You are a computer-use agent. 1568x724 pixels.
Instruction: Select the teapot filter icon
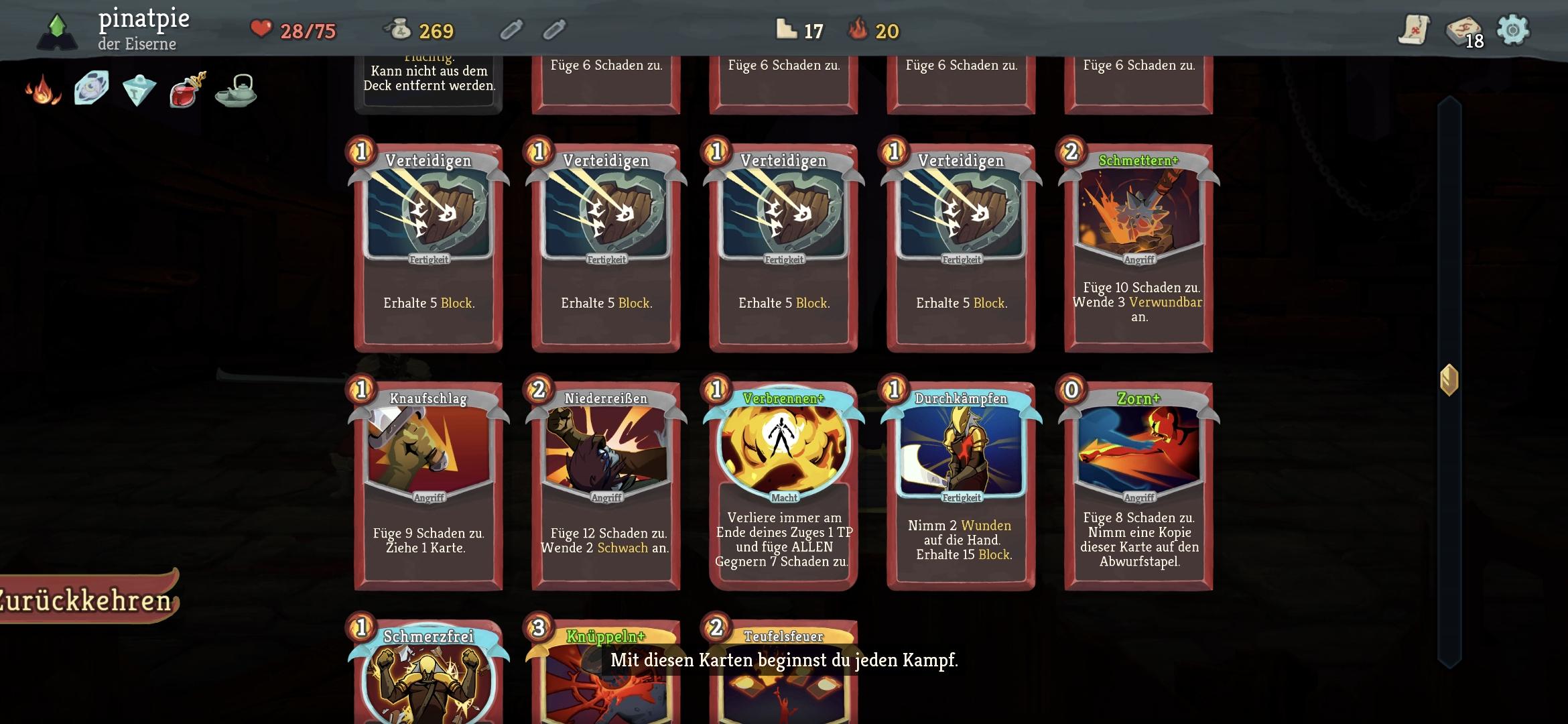[x=236, y=91]
